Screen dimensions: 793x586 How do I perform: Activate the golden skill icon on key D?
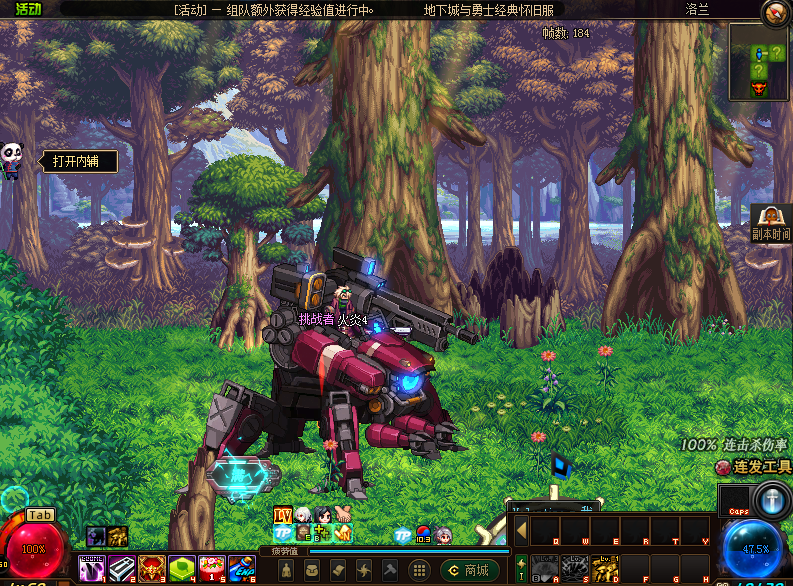coord(606,569)
